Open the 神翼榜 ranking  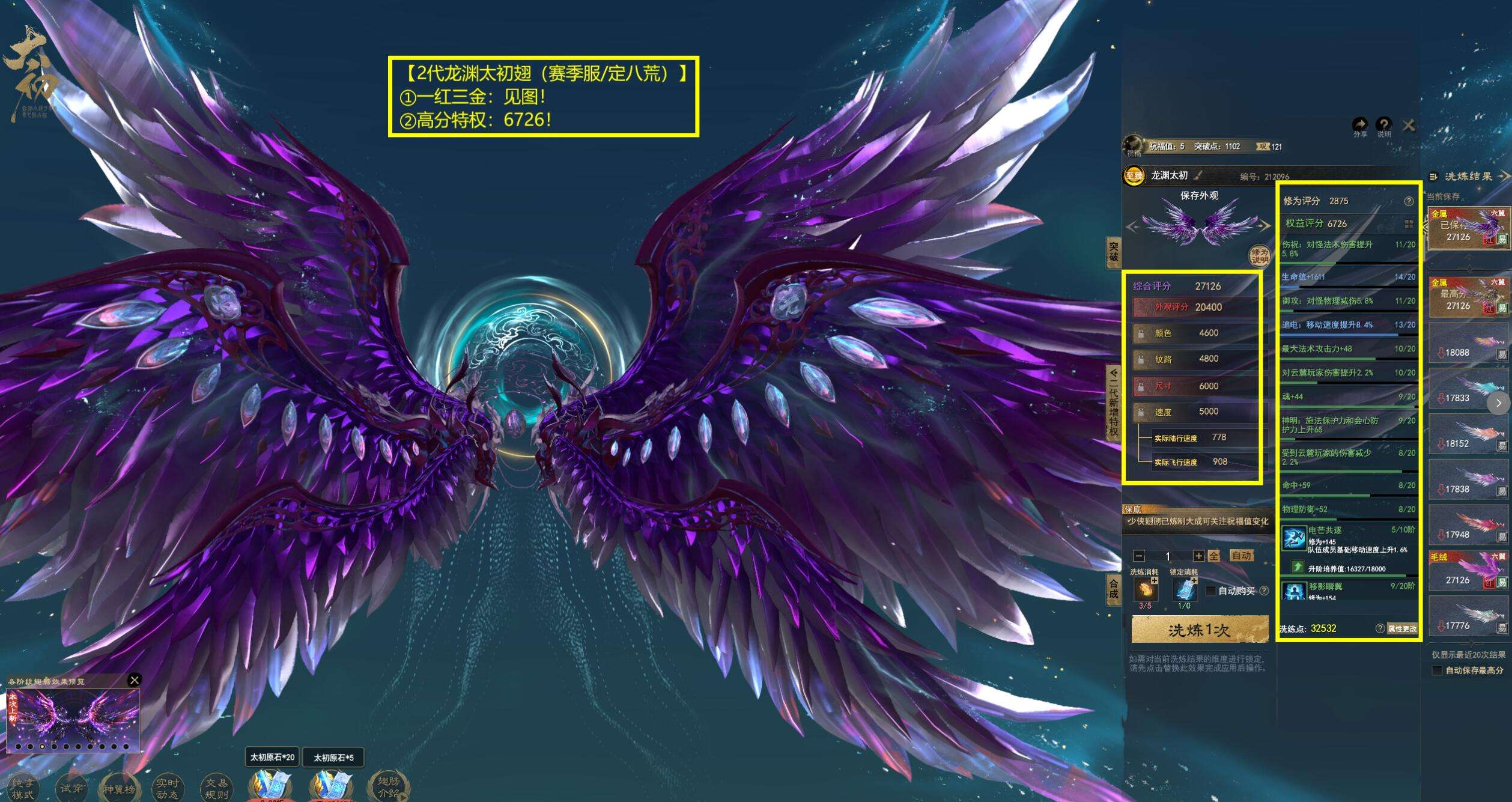[119, 789]
